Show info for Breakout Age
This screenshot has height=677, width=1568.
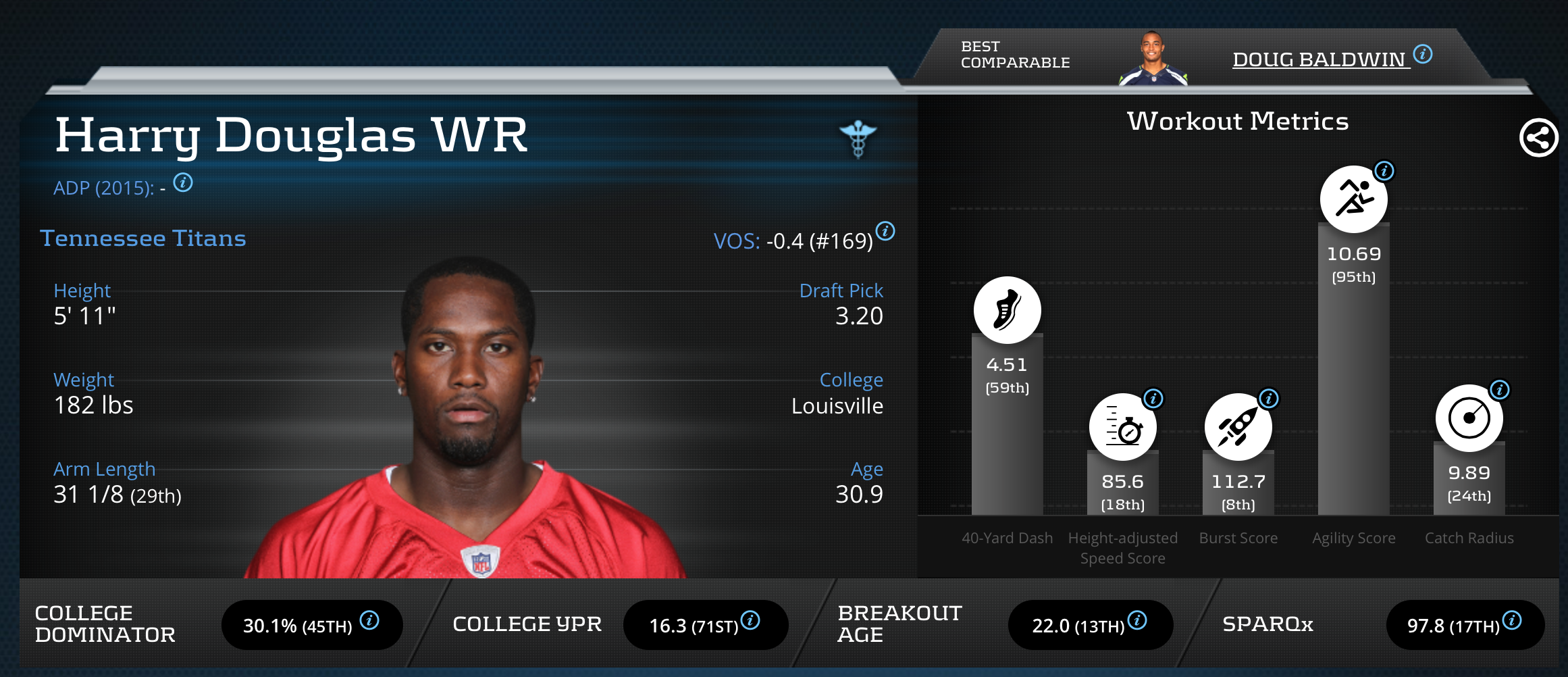pyautogui.click(x=1137, y=620)
